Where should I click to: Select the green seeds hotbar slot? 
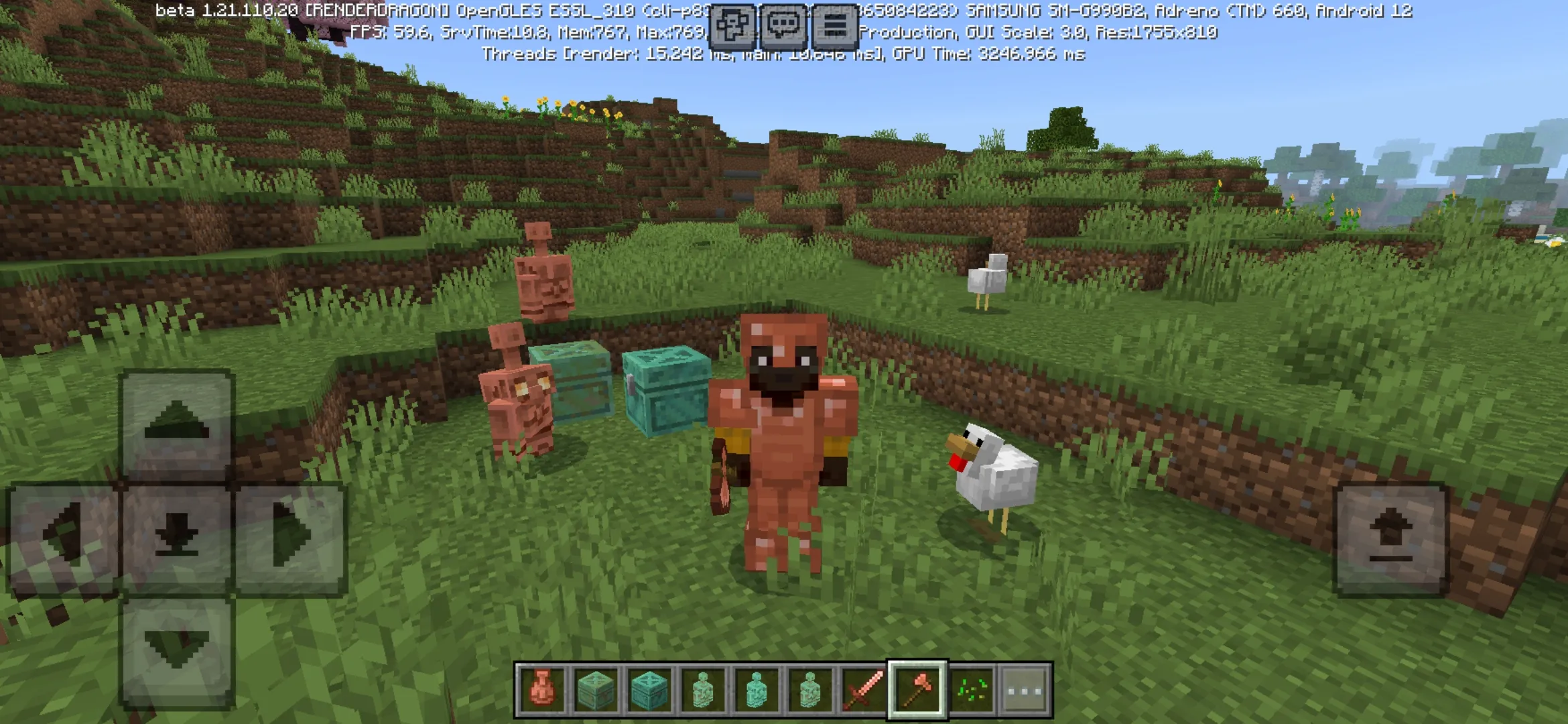tap(972, 689)
